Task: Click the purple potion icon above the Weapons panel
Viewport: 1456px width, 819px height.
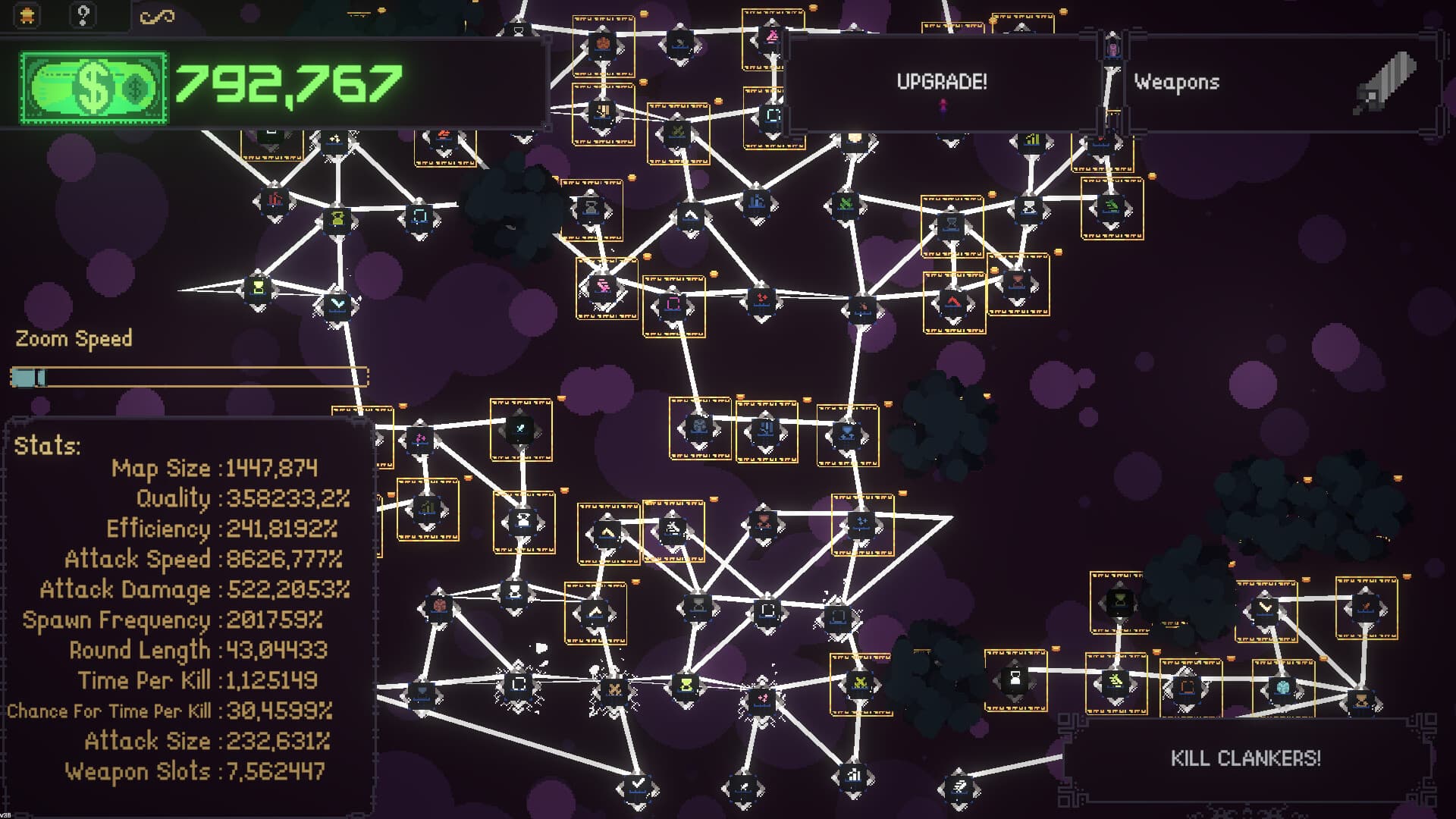Action: tap(1112, 50)
